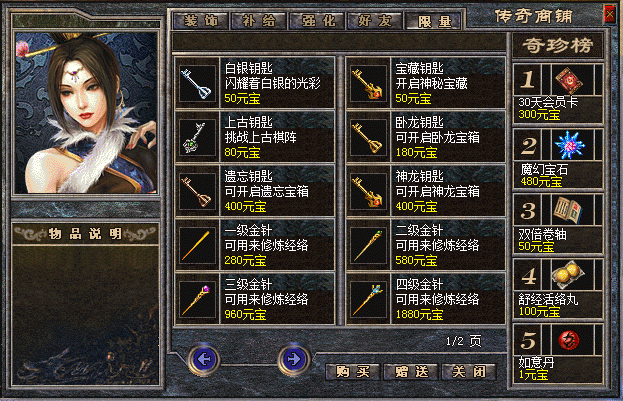
Task: Select the 一级金针 gold needle
Action: pos(255,245)
